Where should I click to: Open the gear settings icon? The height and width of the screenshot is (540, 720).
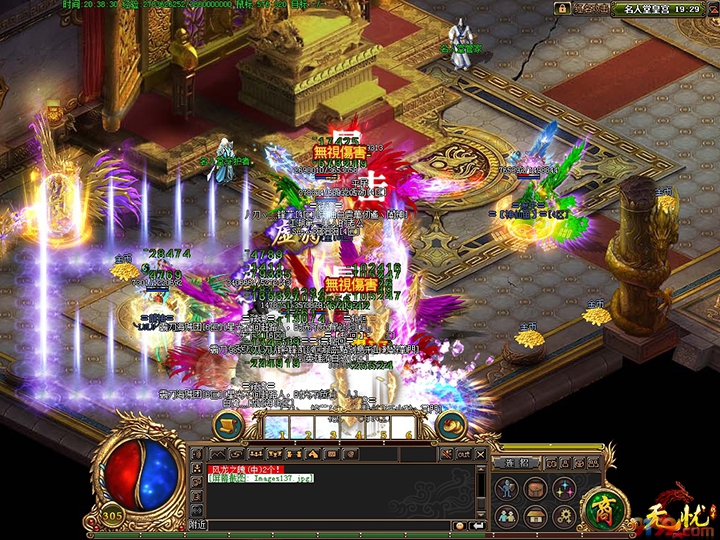point(564,515)
